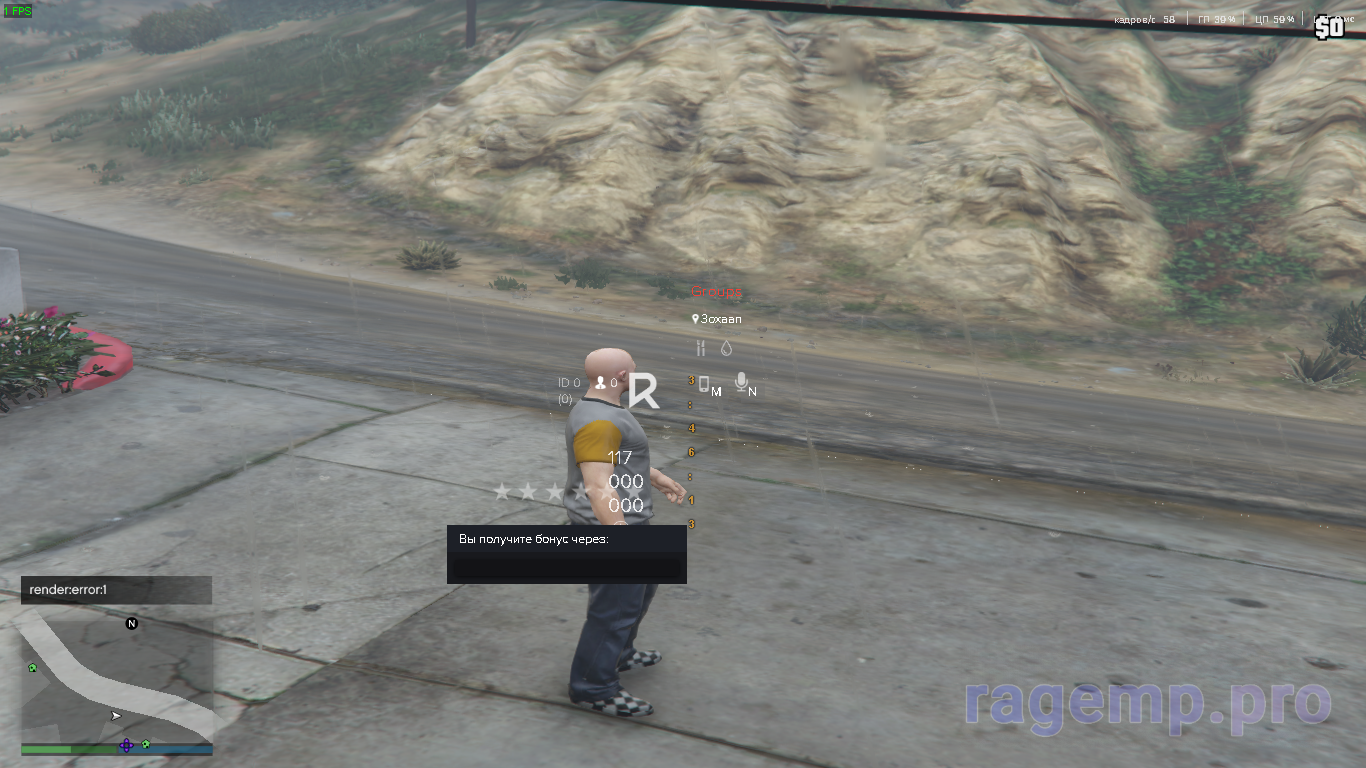Screen dimensions: 1366x768
Task: Click the render:error:1 message box
Action: click(116, 590)
